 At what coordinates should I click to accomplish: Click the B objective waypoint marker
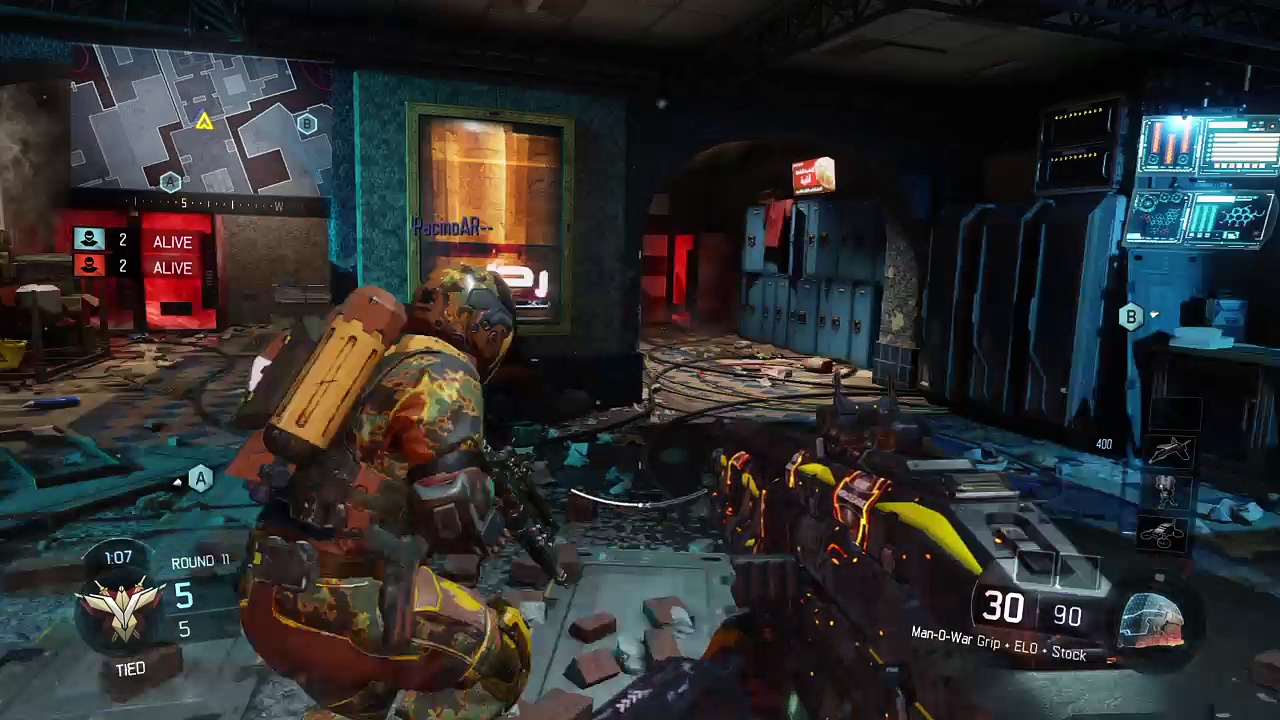(x=1131, y=318)
